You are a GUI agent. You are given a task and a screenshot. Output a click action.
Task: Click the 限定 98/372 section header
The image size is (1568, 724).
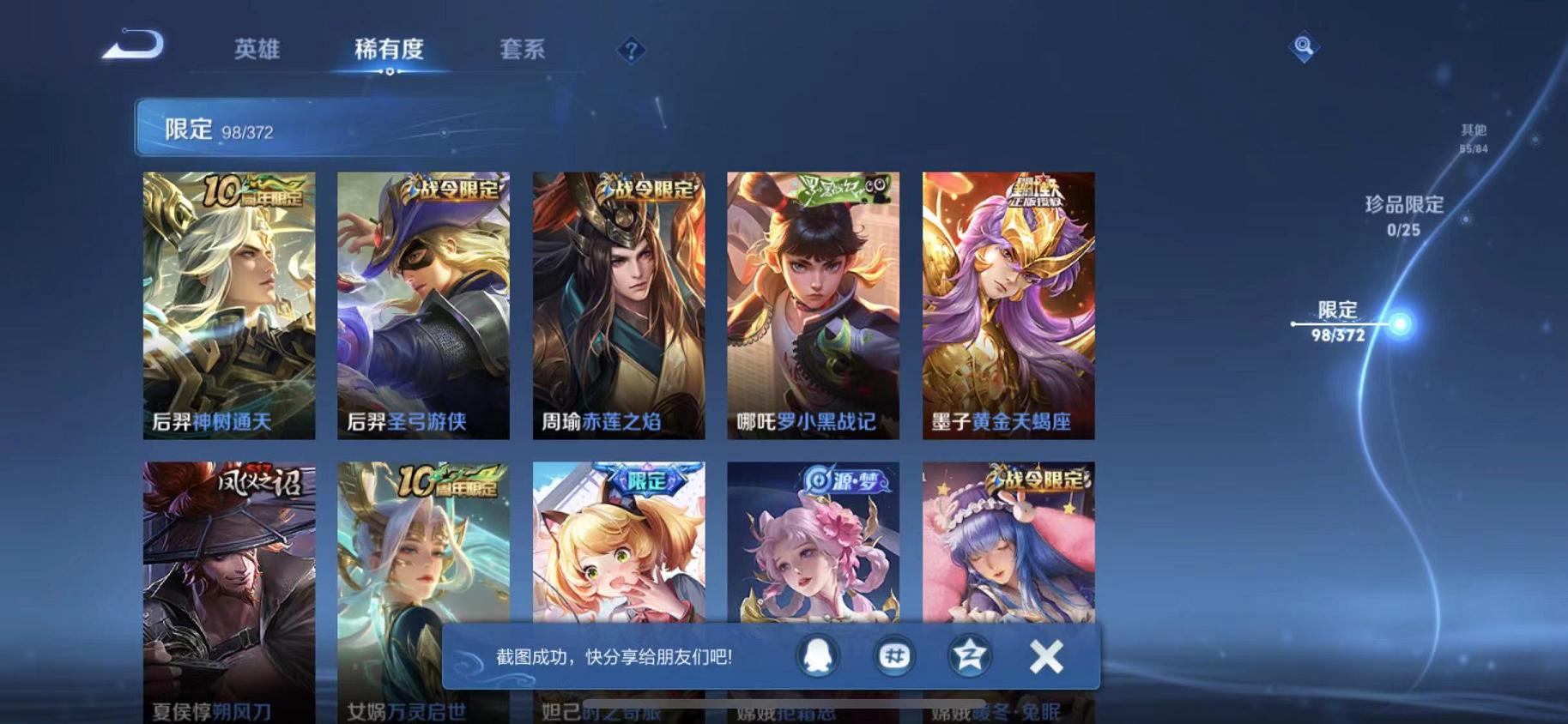219,129
